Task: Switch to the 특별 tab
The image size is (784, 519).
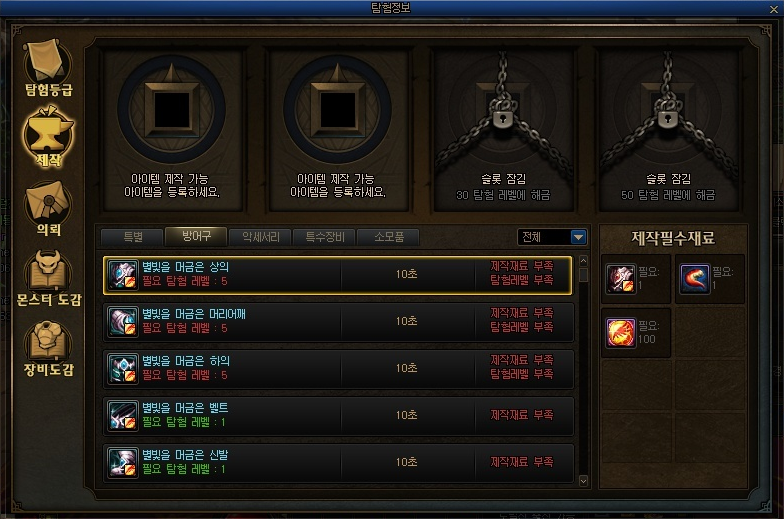Action: click(133, 237)
